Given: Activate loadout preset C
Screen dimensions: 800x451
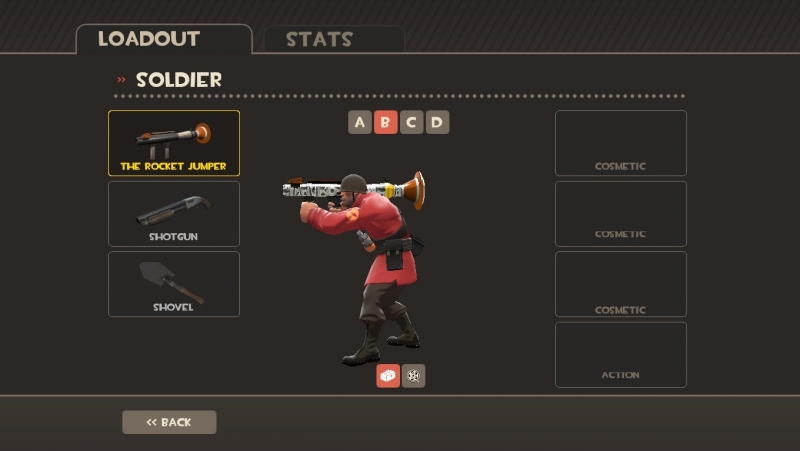Looking at the screenshot, I should [411, 123].
